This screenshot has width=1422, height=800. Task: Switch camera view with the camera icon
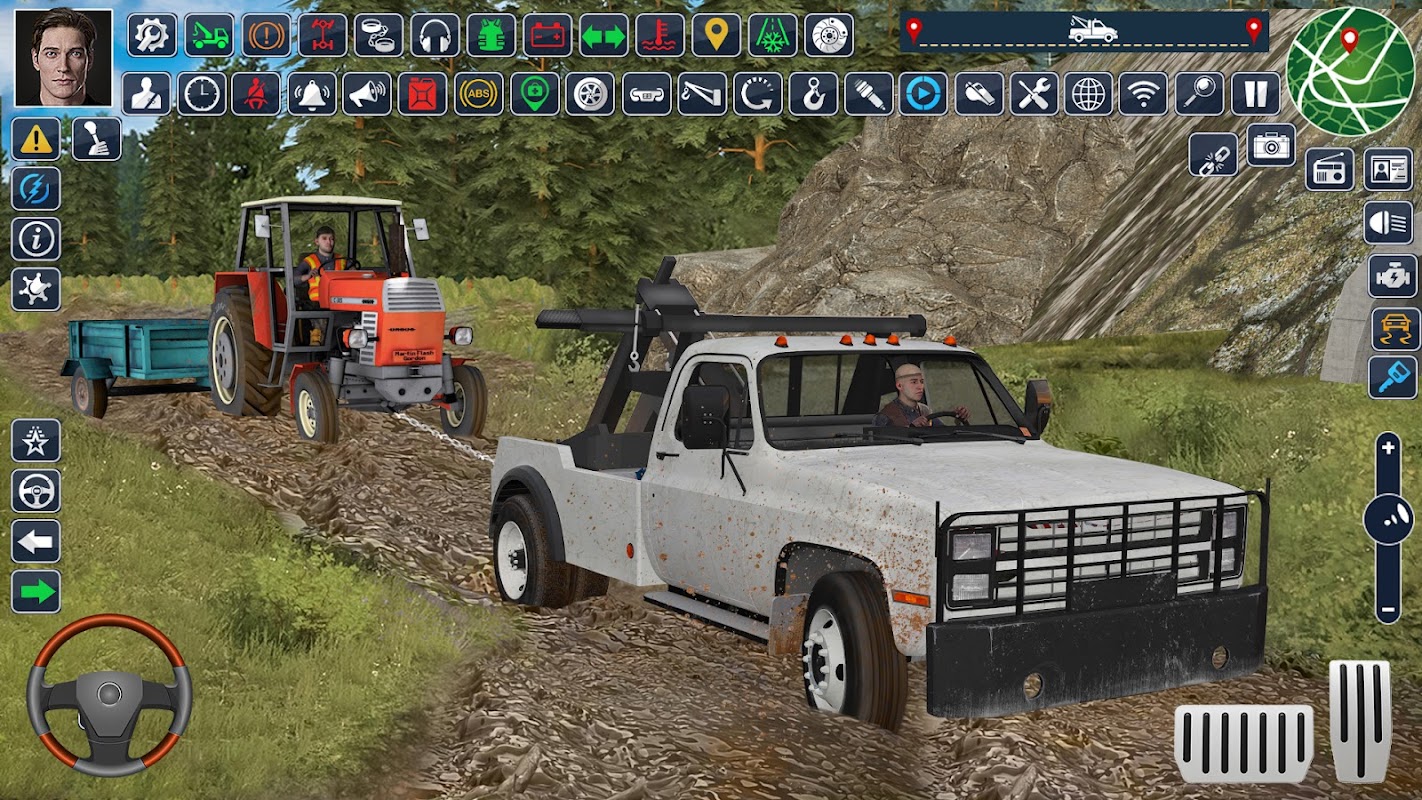click(x=1272, y=146)
